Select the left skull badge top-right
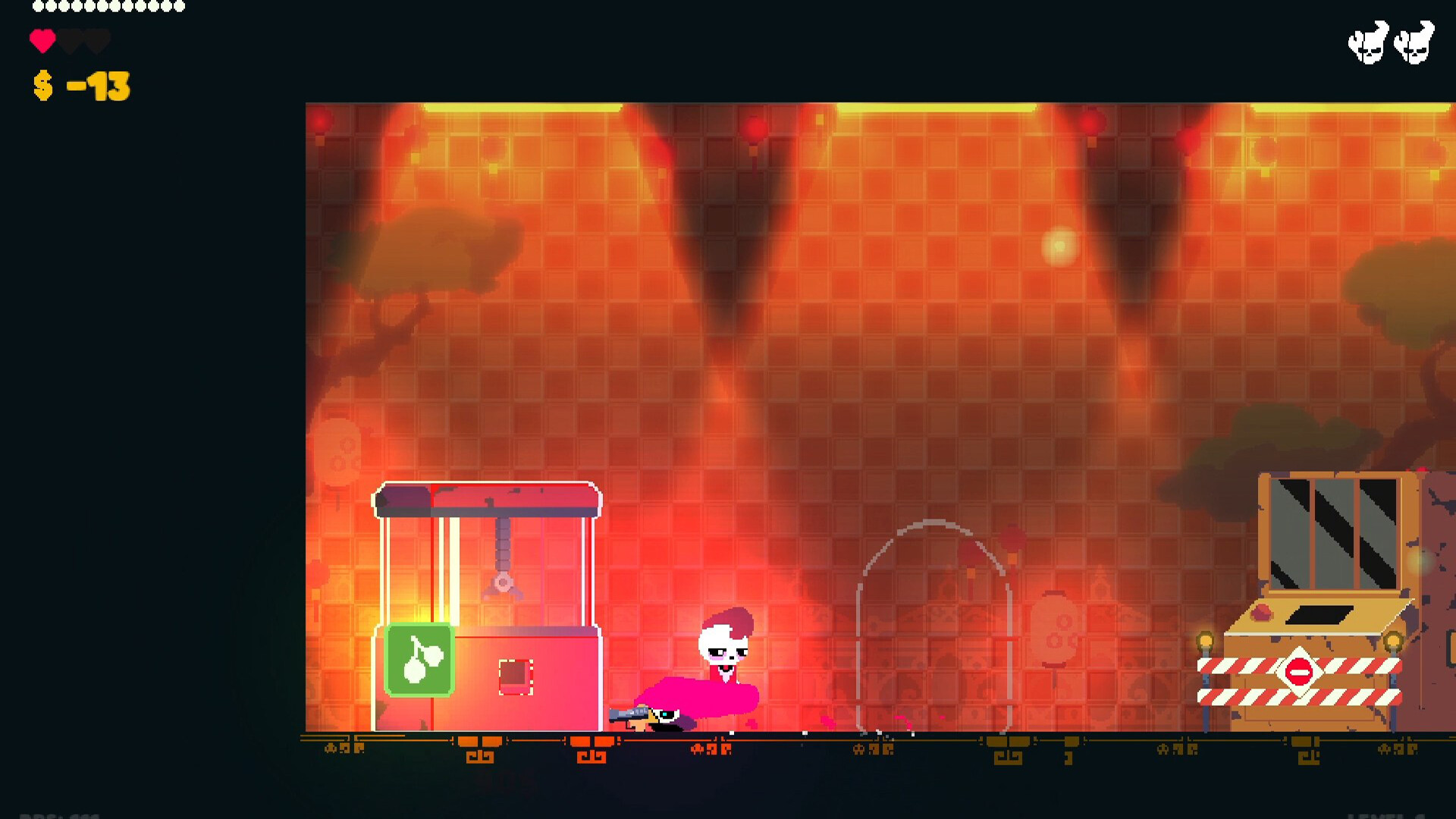1456x819 pixels. tap(1370, 42)
